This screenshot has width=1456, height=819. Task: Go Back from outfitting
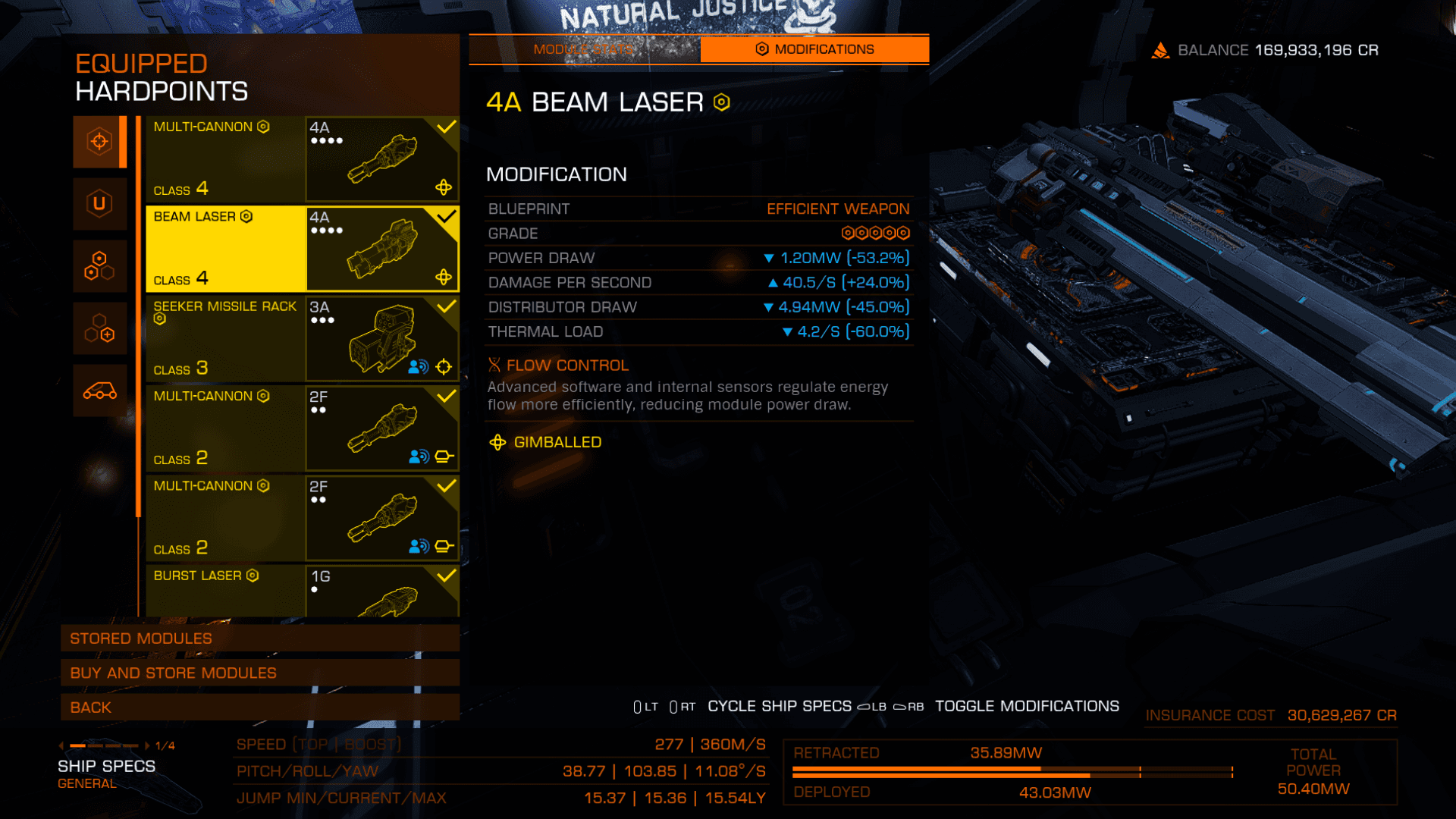coord(259,708)
